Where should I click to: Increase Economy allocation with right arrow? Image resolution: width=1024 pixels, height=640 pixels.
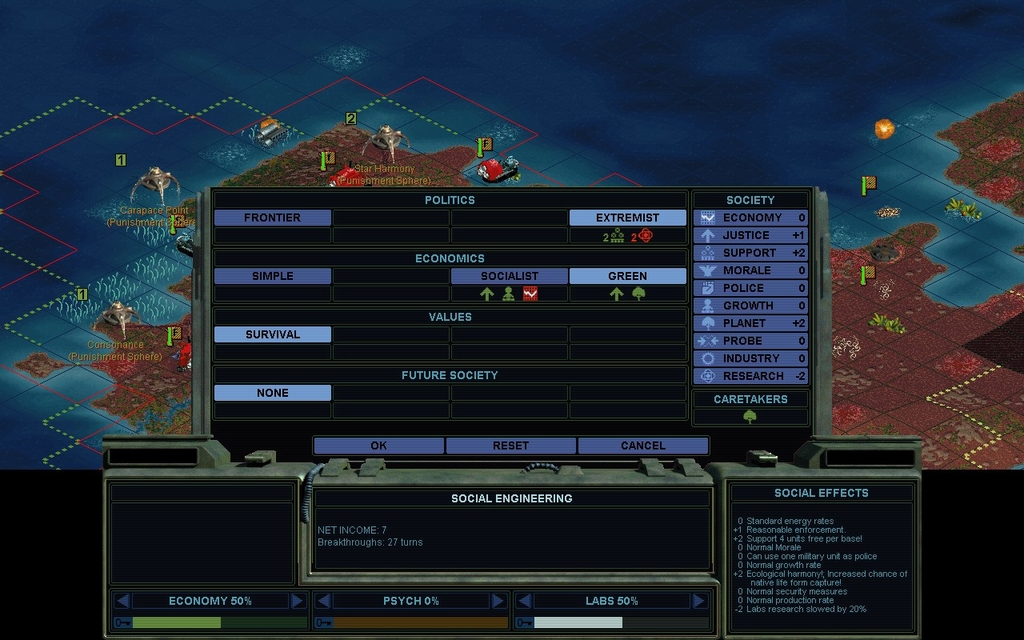(297, 601)
